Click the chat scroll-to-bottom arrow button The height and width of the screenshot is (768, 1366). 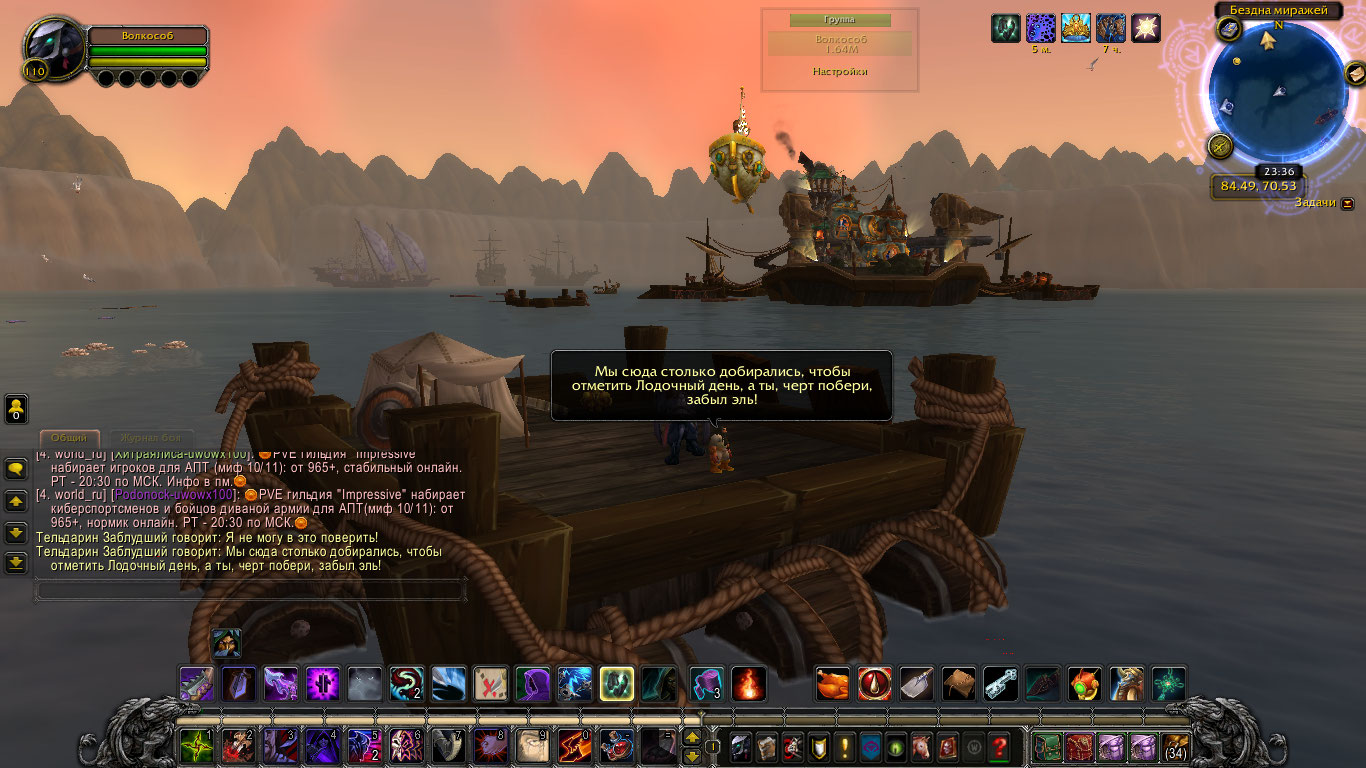[16, 563]
